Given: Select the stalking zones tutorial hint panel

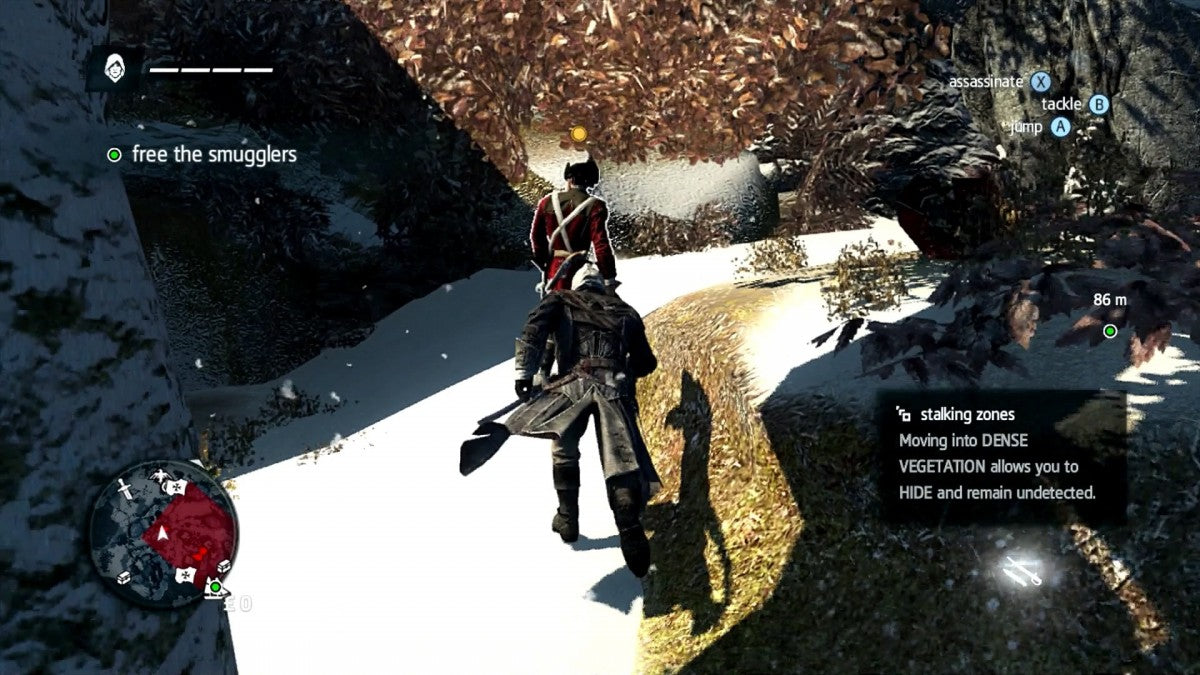Looking at the screenshot, I should (x=1001, y=456).
